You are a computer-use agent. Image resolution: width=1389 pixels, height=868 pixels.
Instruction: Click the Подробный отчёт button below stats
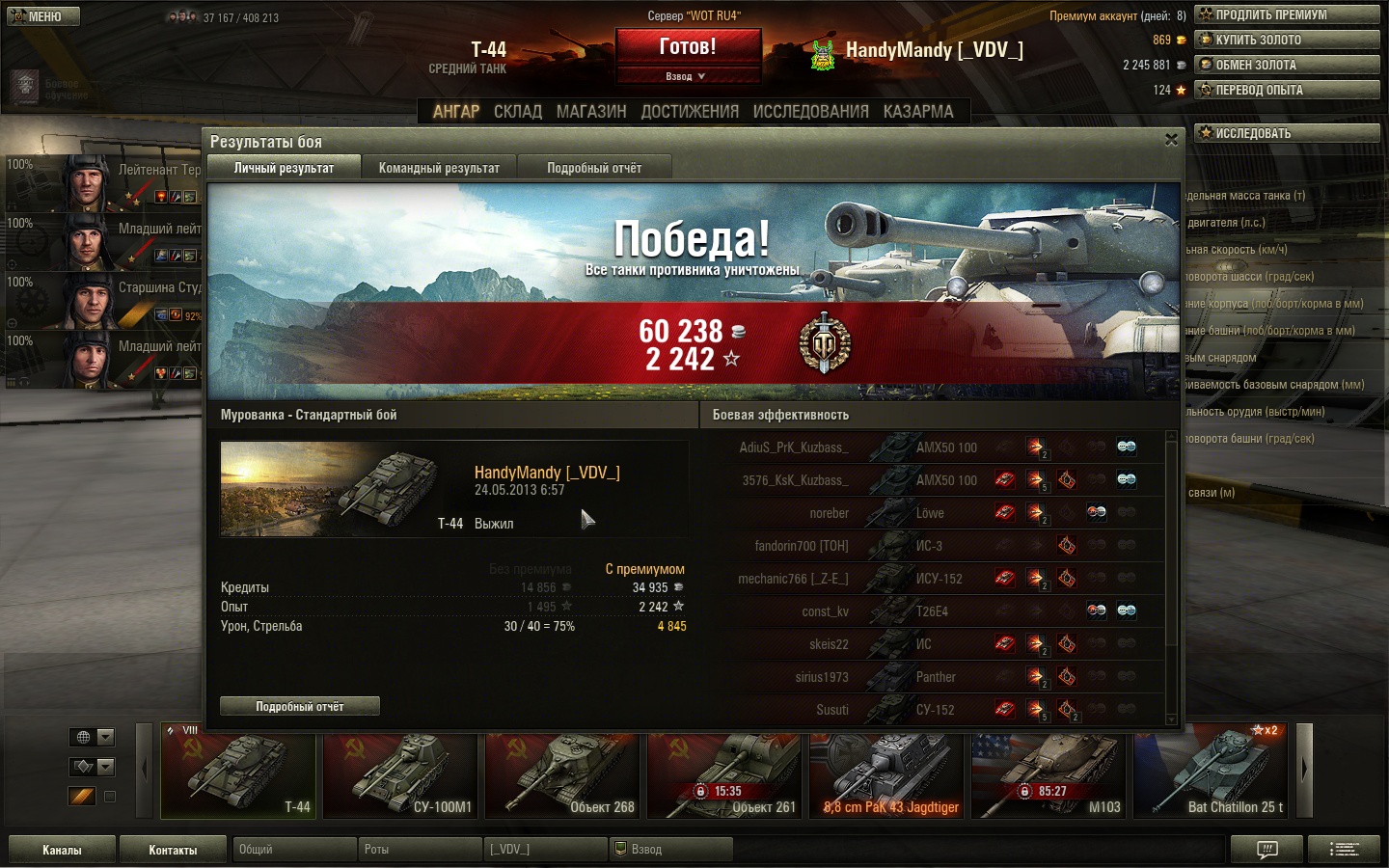coord(299,707)
